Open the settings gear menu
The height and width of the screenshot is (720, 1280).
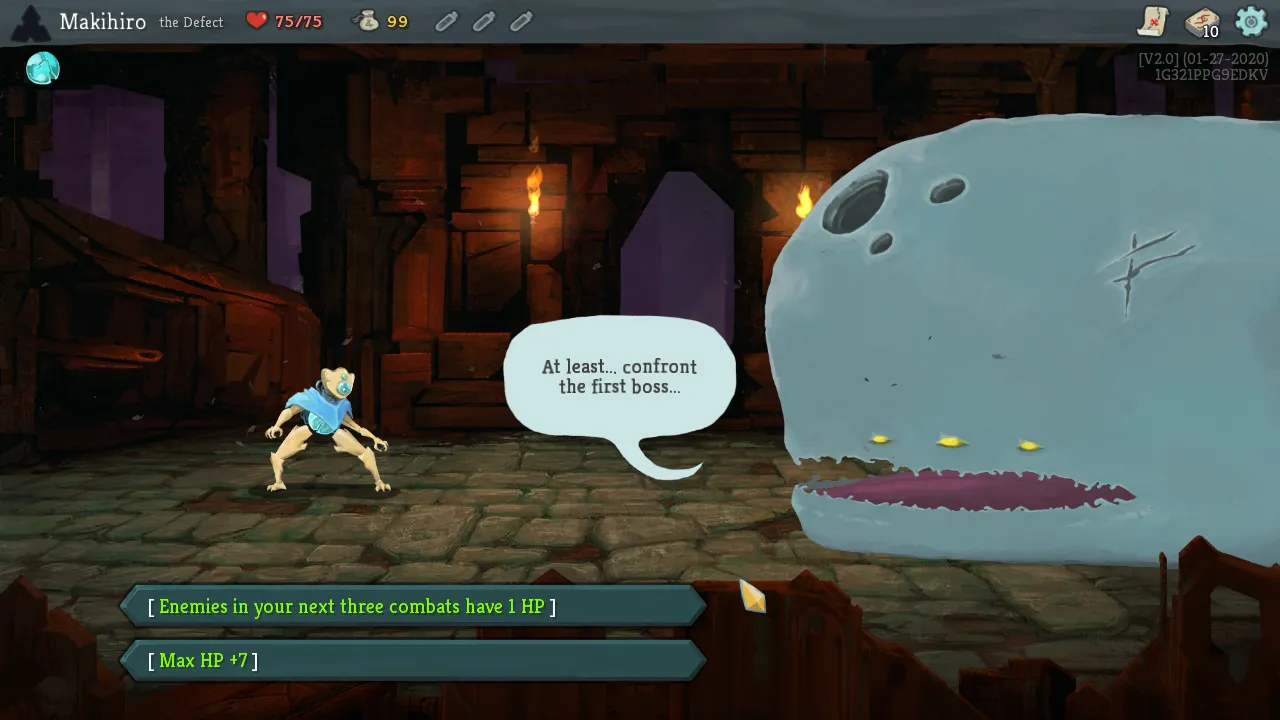point(1251,21)
